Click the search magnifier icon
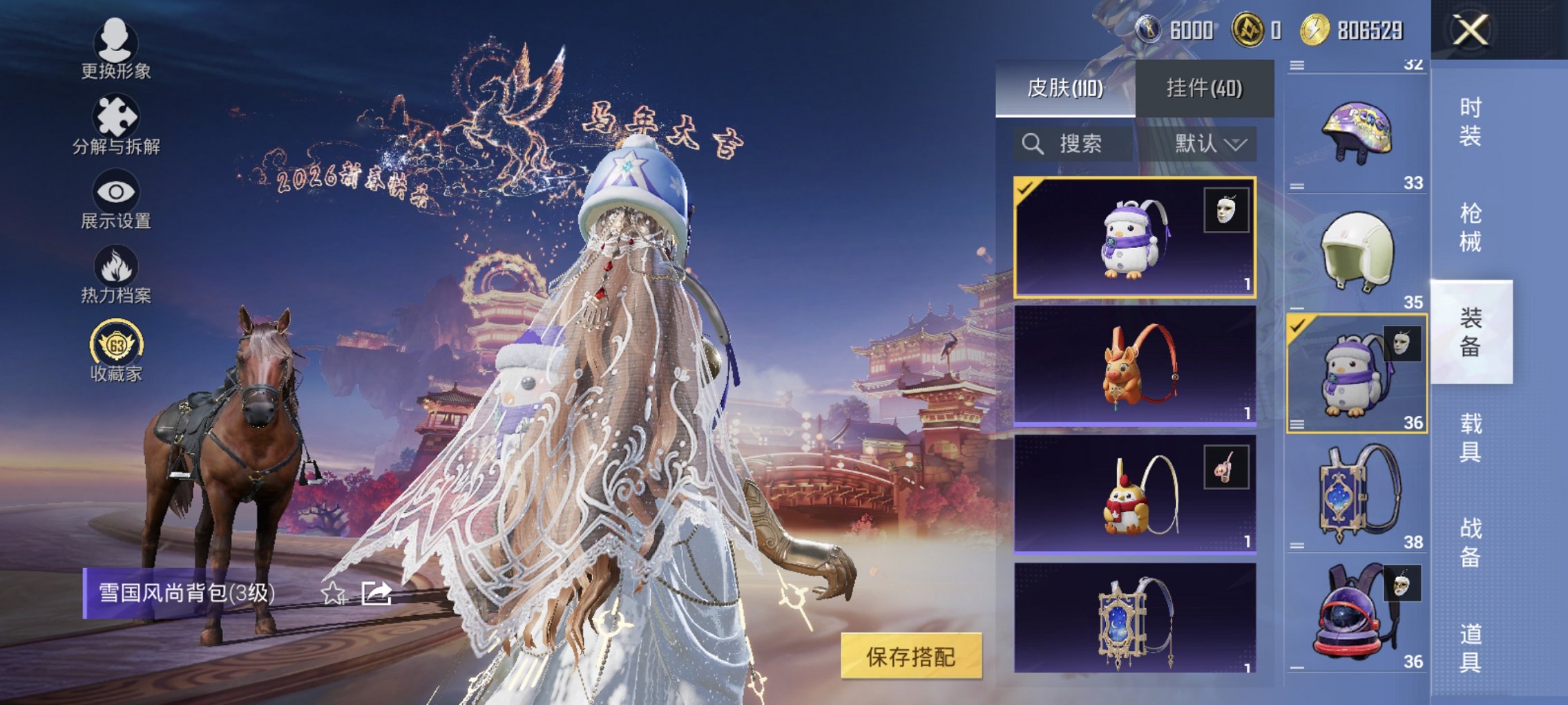The width and height of the screenshot is (1568, 705). tap(1033, 144)
